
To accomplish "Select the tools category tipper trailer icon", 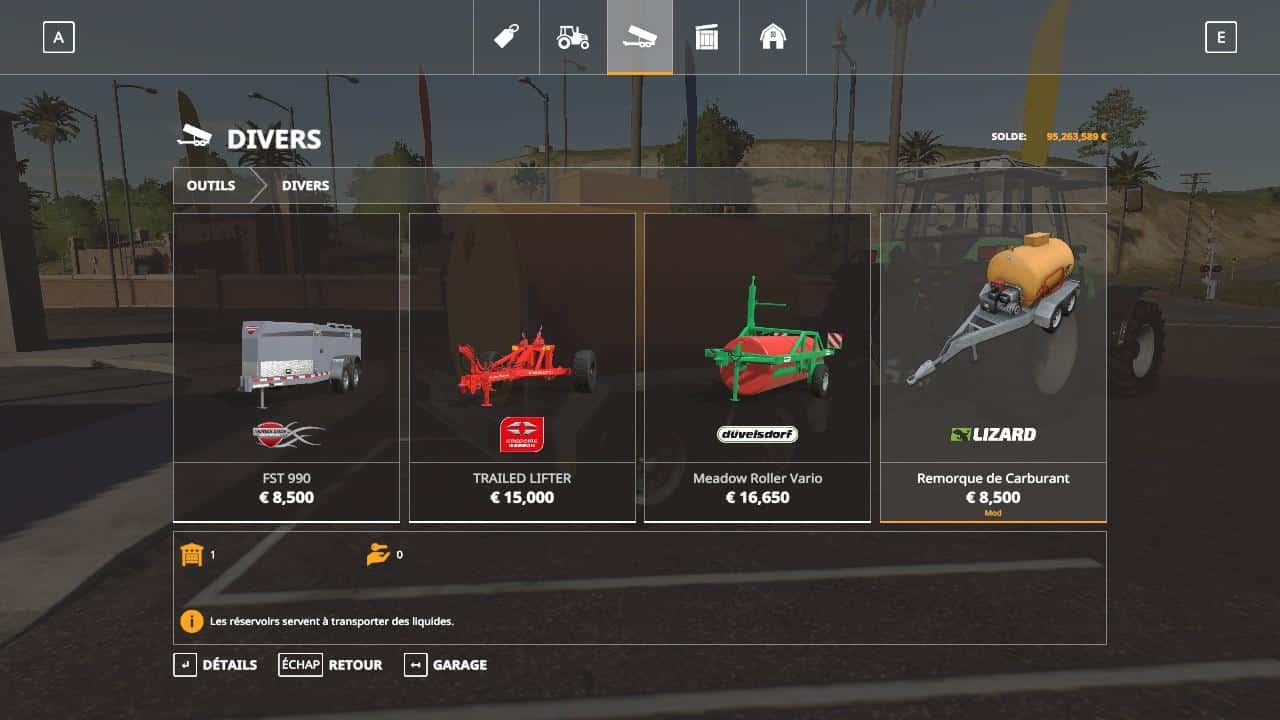I will coord(640,36).
